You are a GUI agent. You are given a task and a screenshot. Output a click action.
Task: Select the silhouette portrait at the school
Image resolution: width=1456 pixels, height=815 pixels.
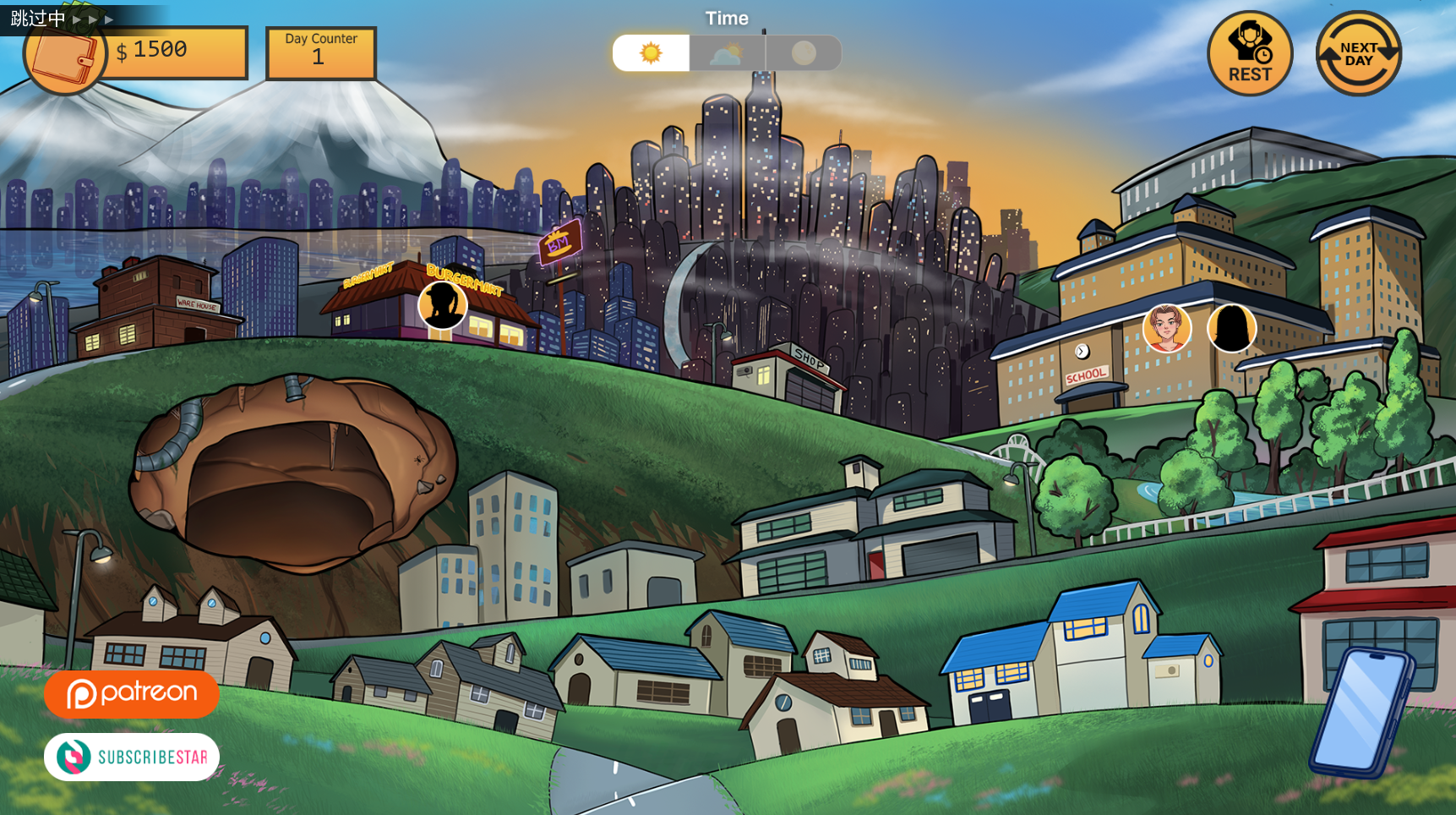click(1231, 328)
